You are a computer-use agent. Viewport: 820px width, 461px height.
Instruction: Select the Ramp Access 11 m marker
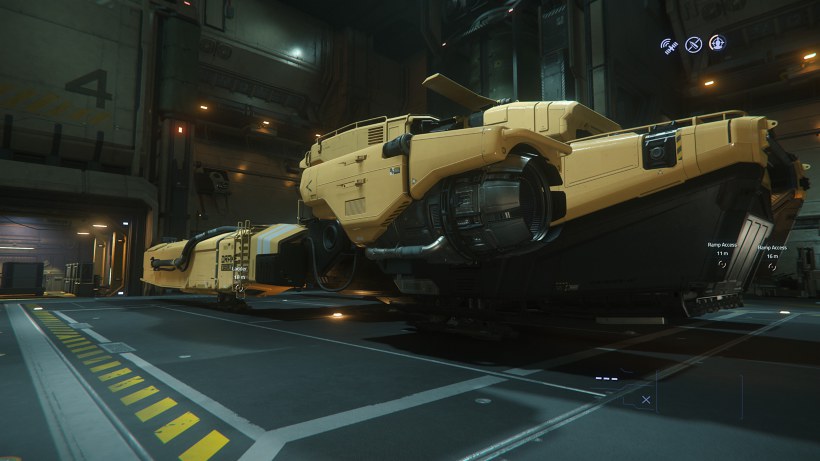722,266
